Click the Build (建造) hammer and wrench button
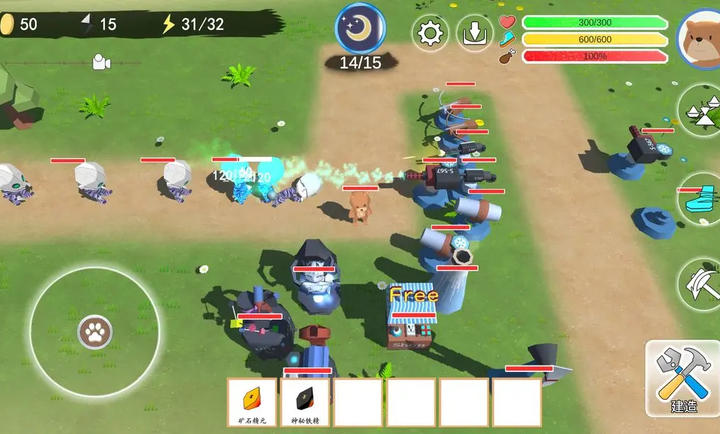The image size is (720, 434). tap(683, 378)
